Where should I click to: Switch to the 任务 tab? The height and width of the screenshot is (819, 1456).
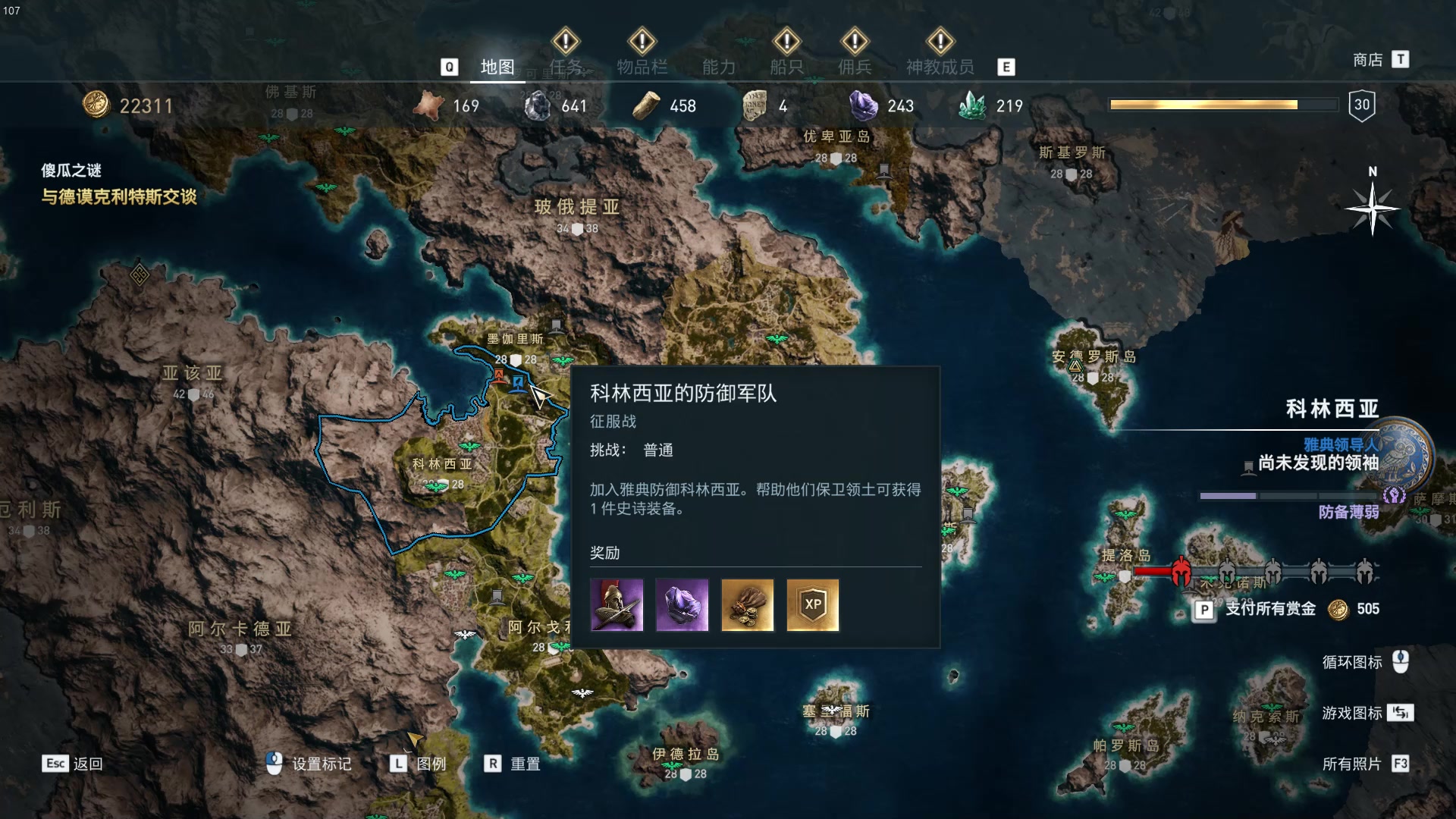[565, 67]
